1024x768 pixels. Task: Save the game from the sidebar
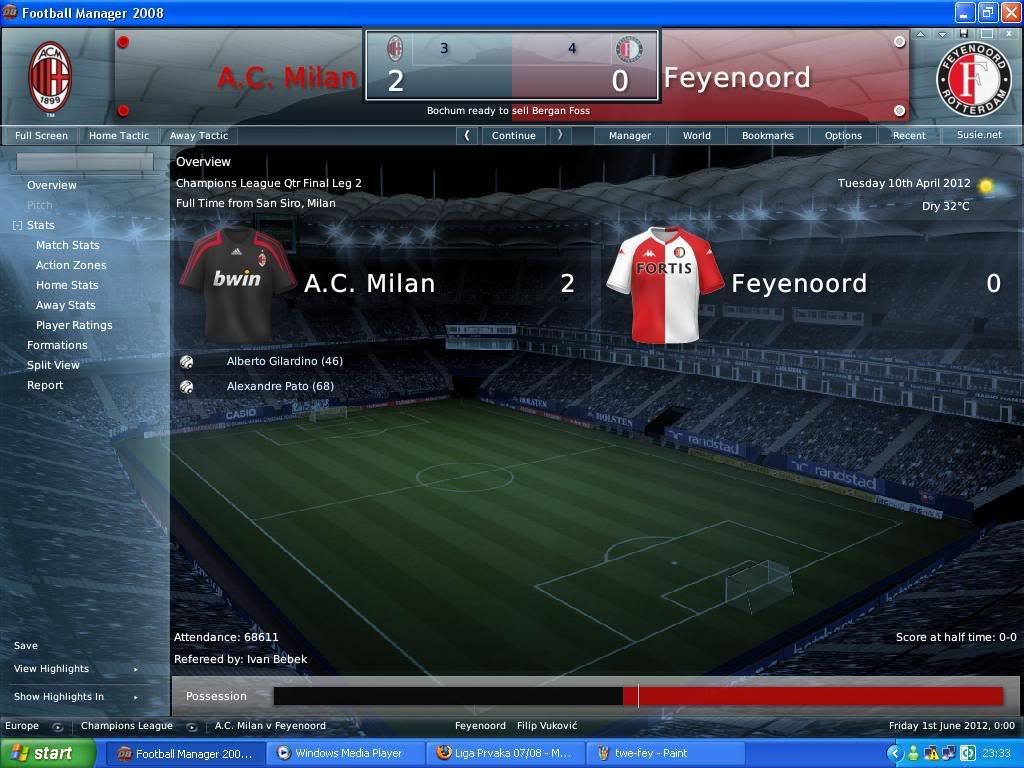[x=26, y=646]
